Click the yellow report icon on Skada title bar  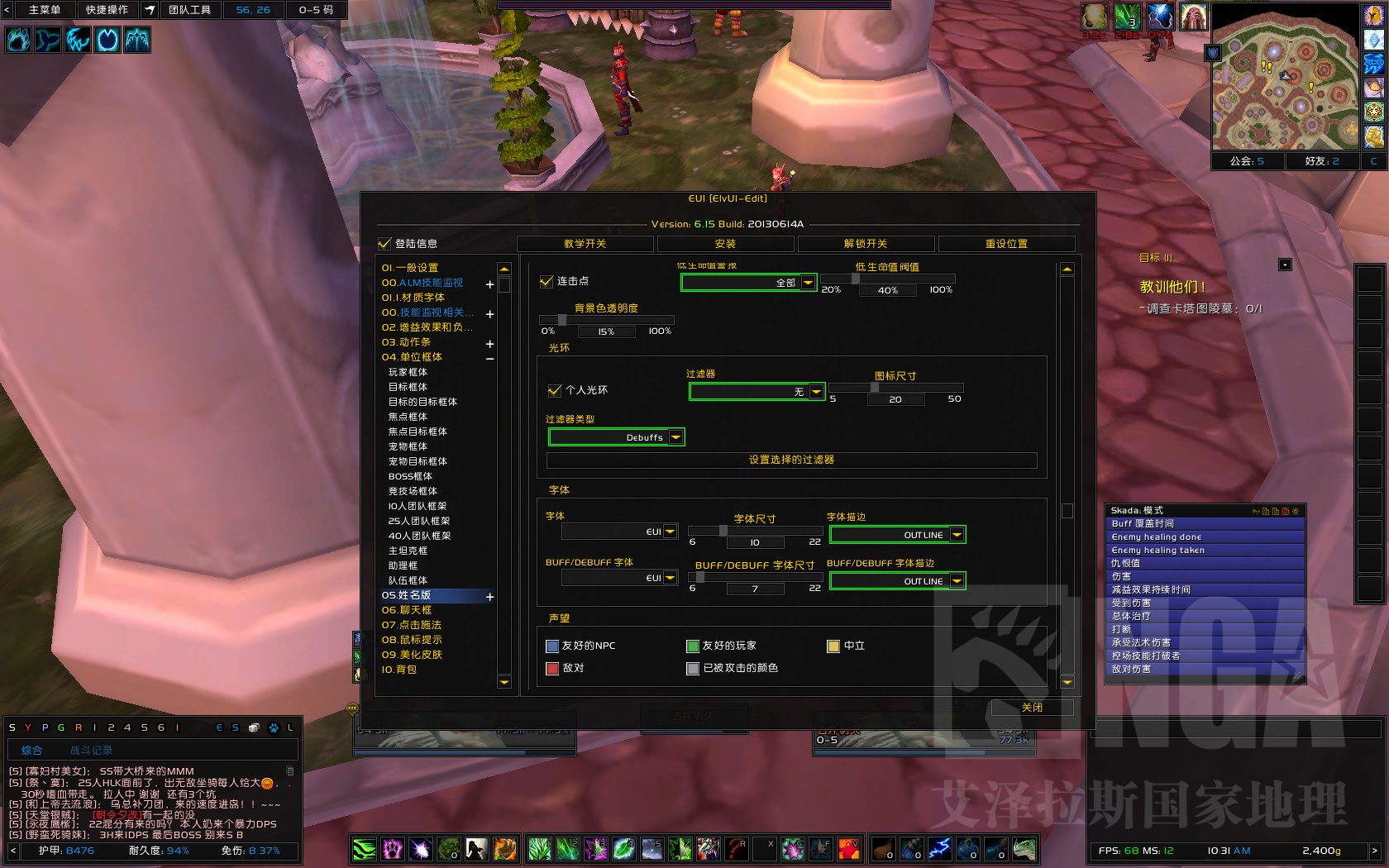(x=1257, y=511)
